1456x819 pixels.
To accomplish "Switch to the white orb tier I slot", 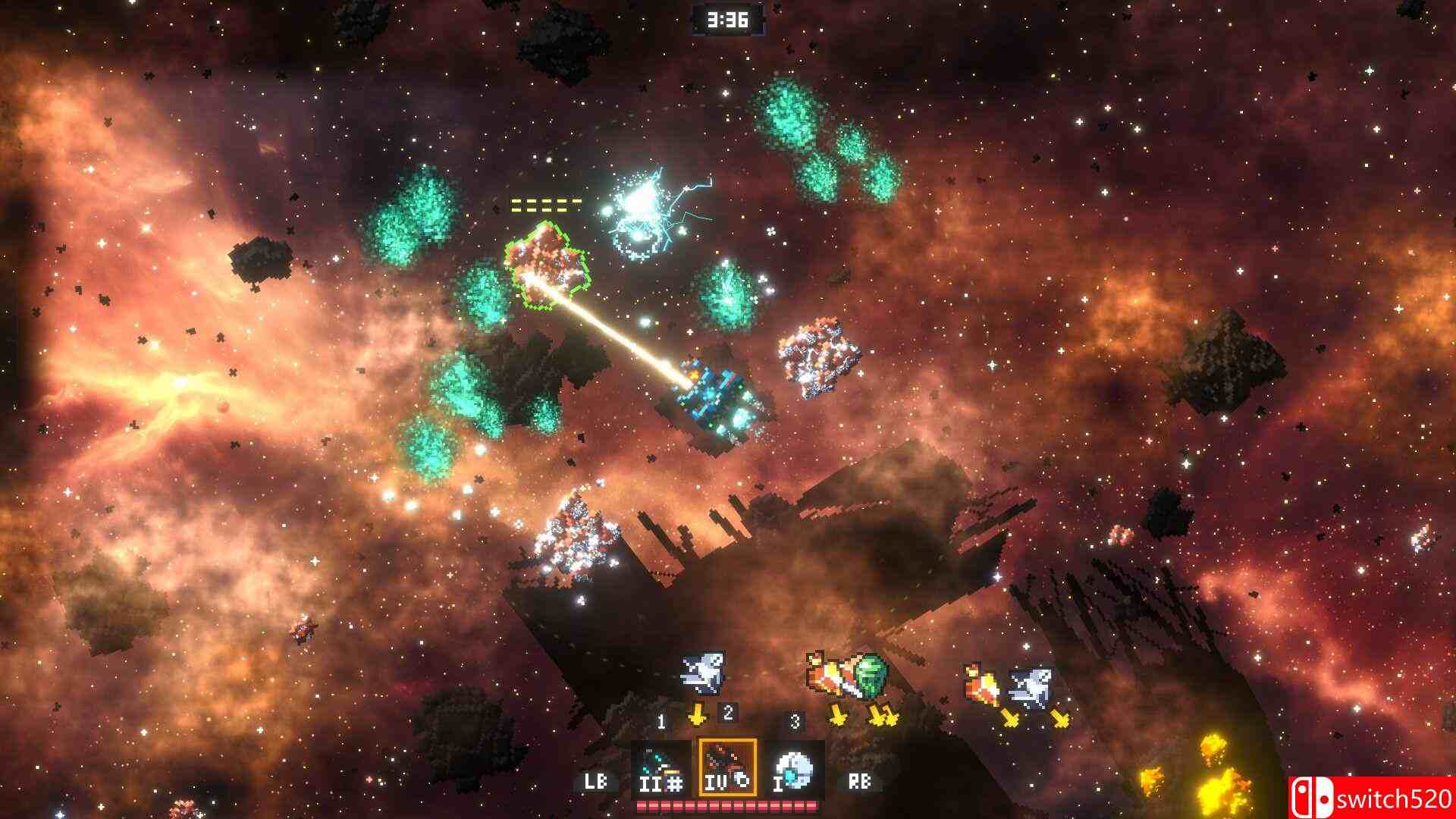I will 794,767.
